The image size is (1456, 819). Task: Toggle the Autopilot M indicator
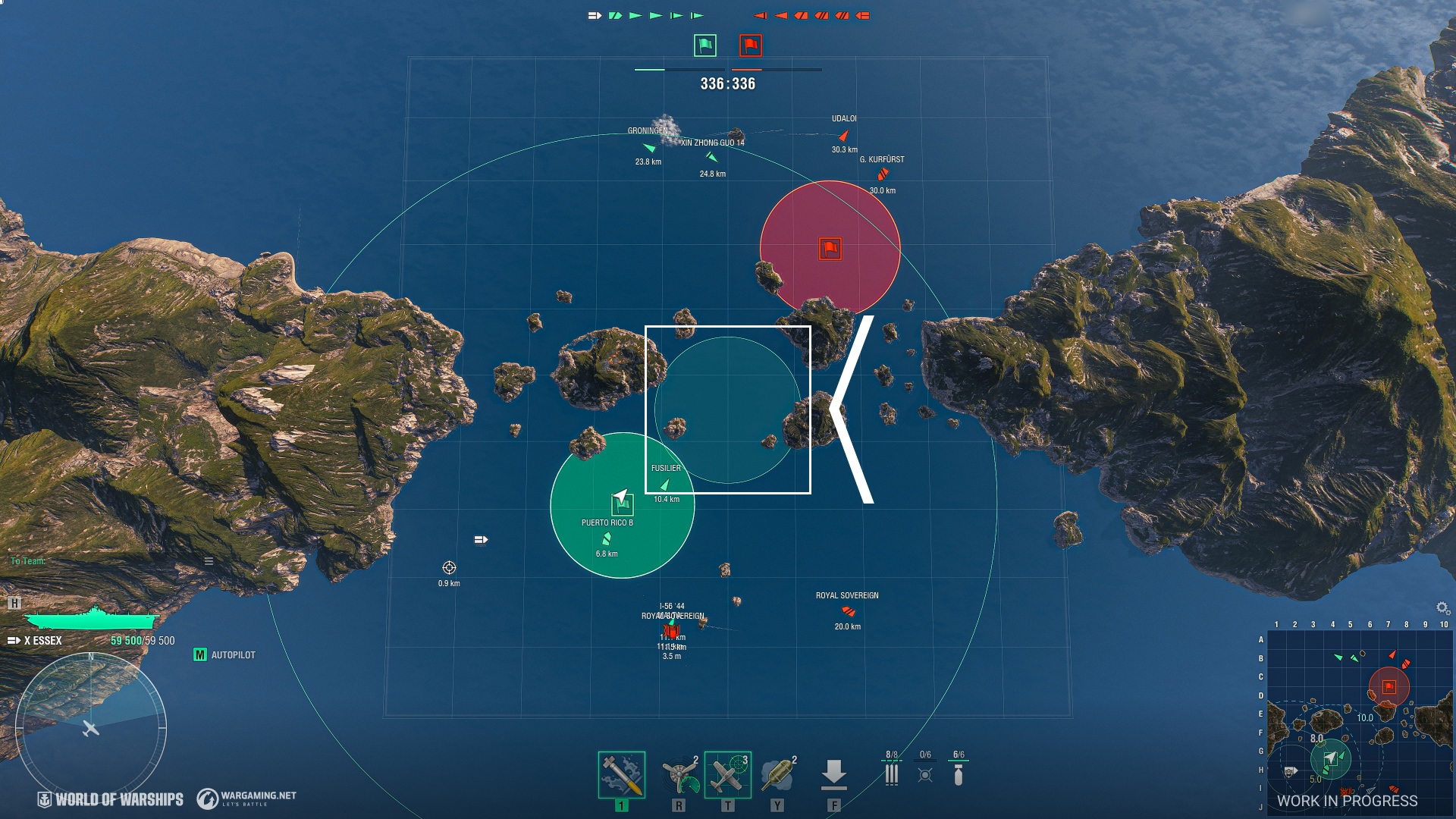[x=199, y=654]
